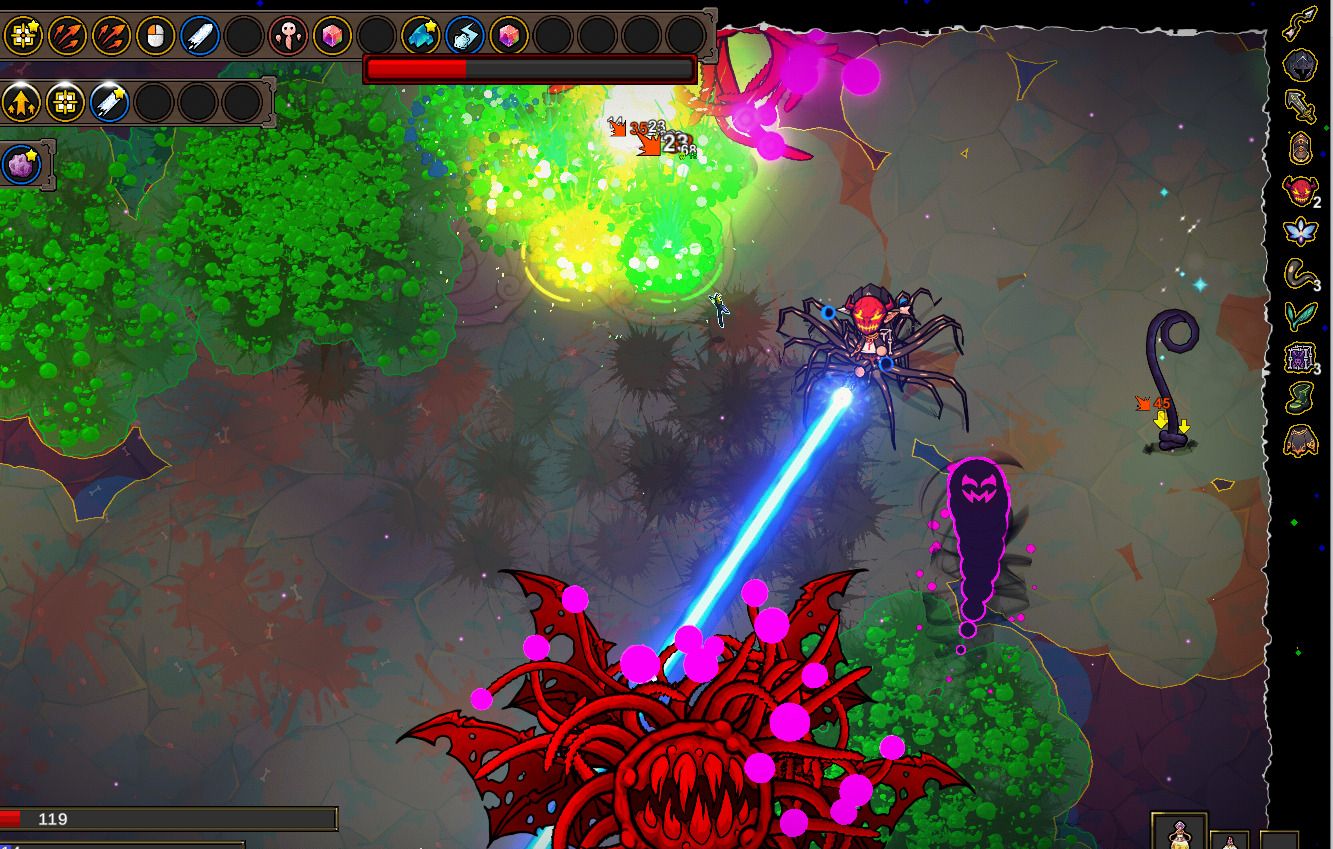Select the purple skull banner item
Screen dimensions: 1333x849
1300,358
